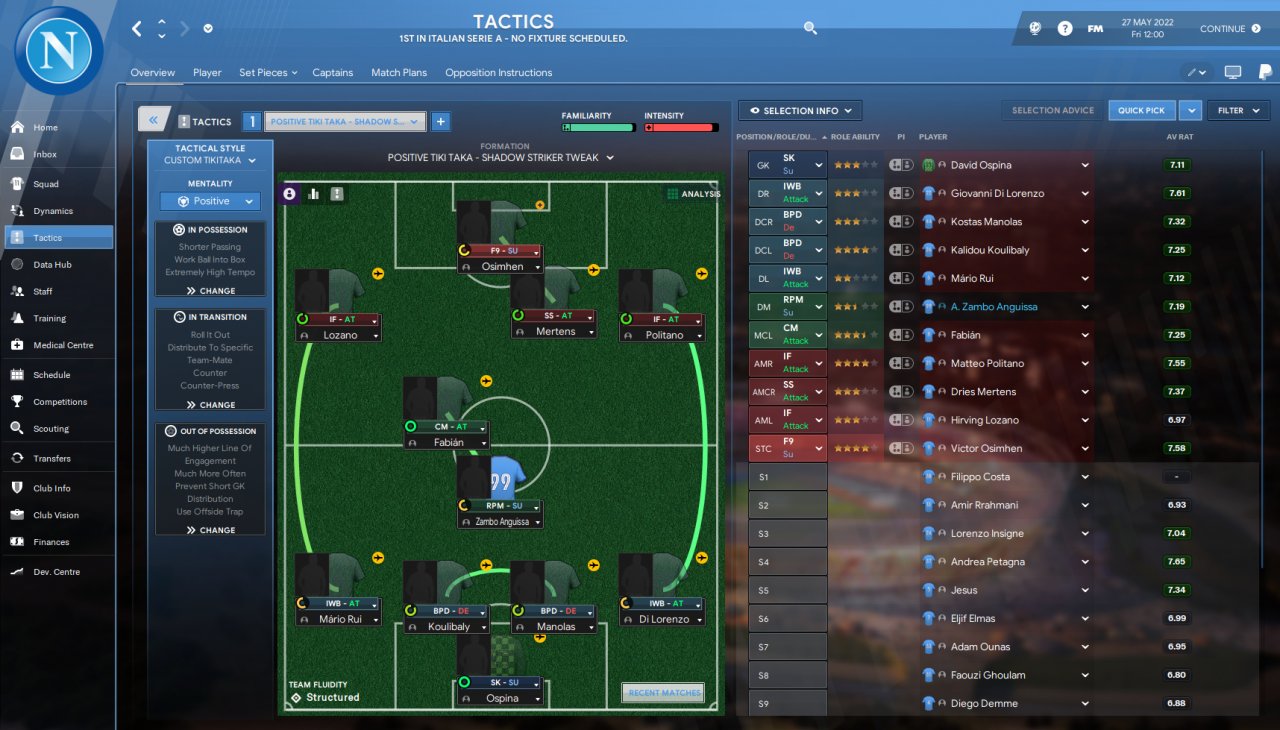Select Lorenzo Insigne in the substitutes list

(x=987, y=533)
